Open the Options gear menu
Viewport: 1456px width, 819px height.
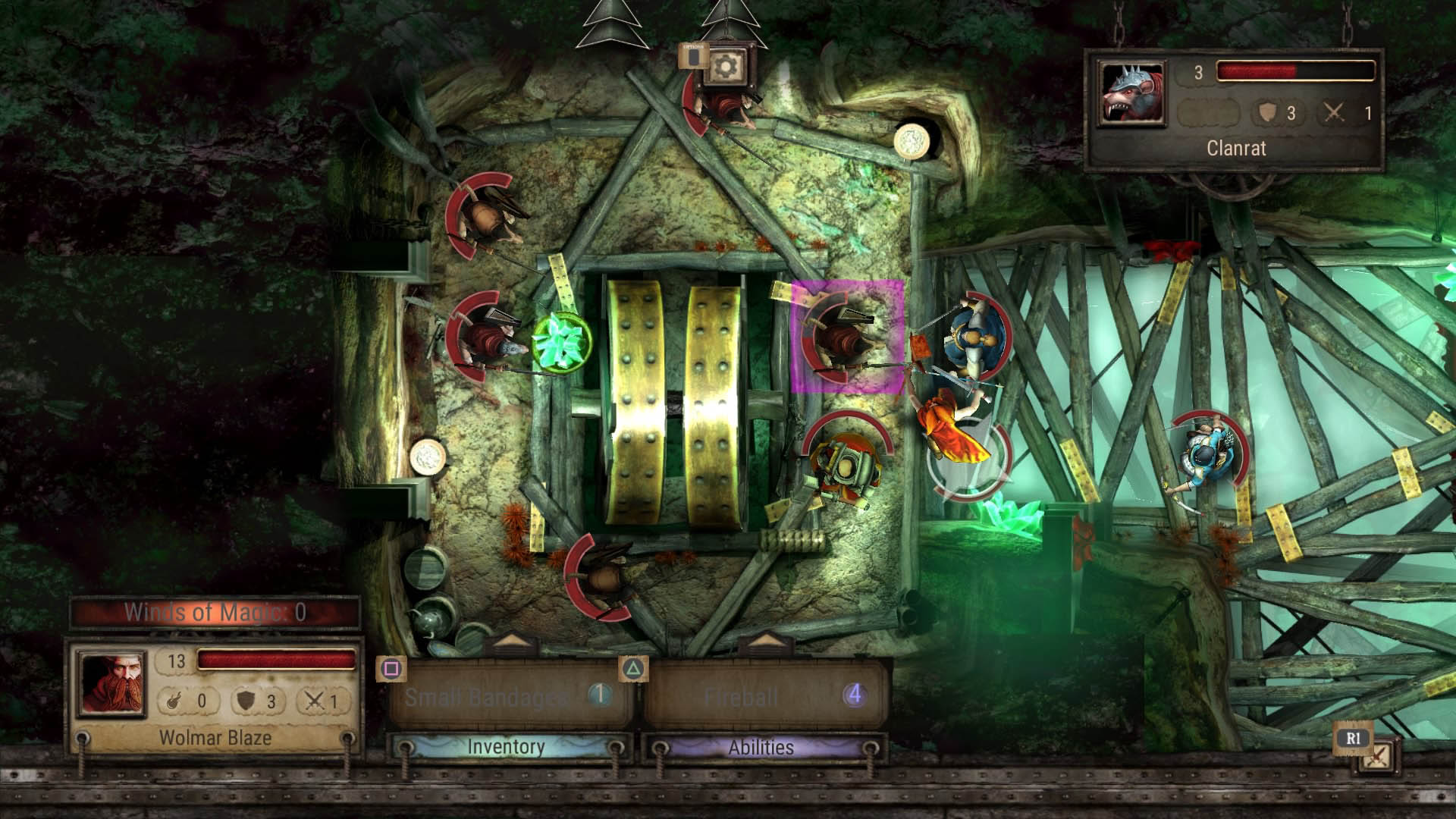point(726,68)
